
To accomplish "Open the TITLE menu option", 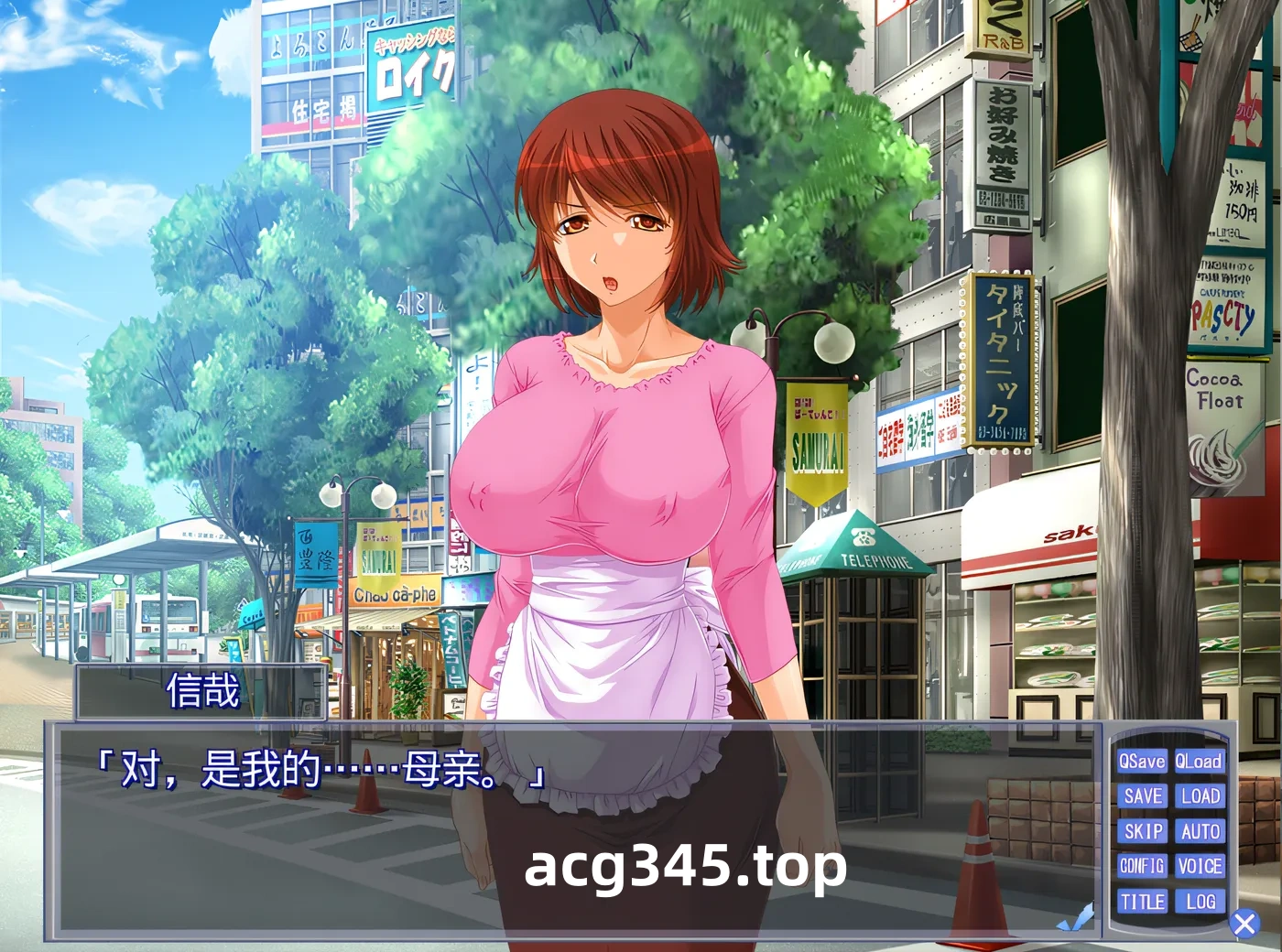I will point(1142,902).
